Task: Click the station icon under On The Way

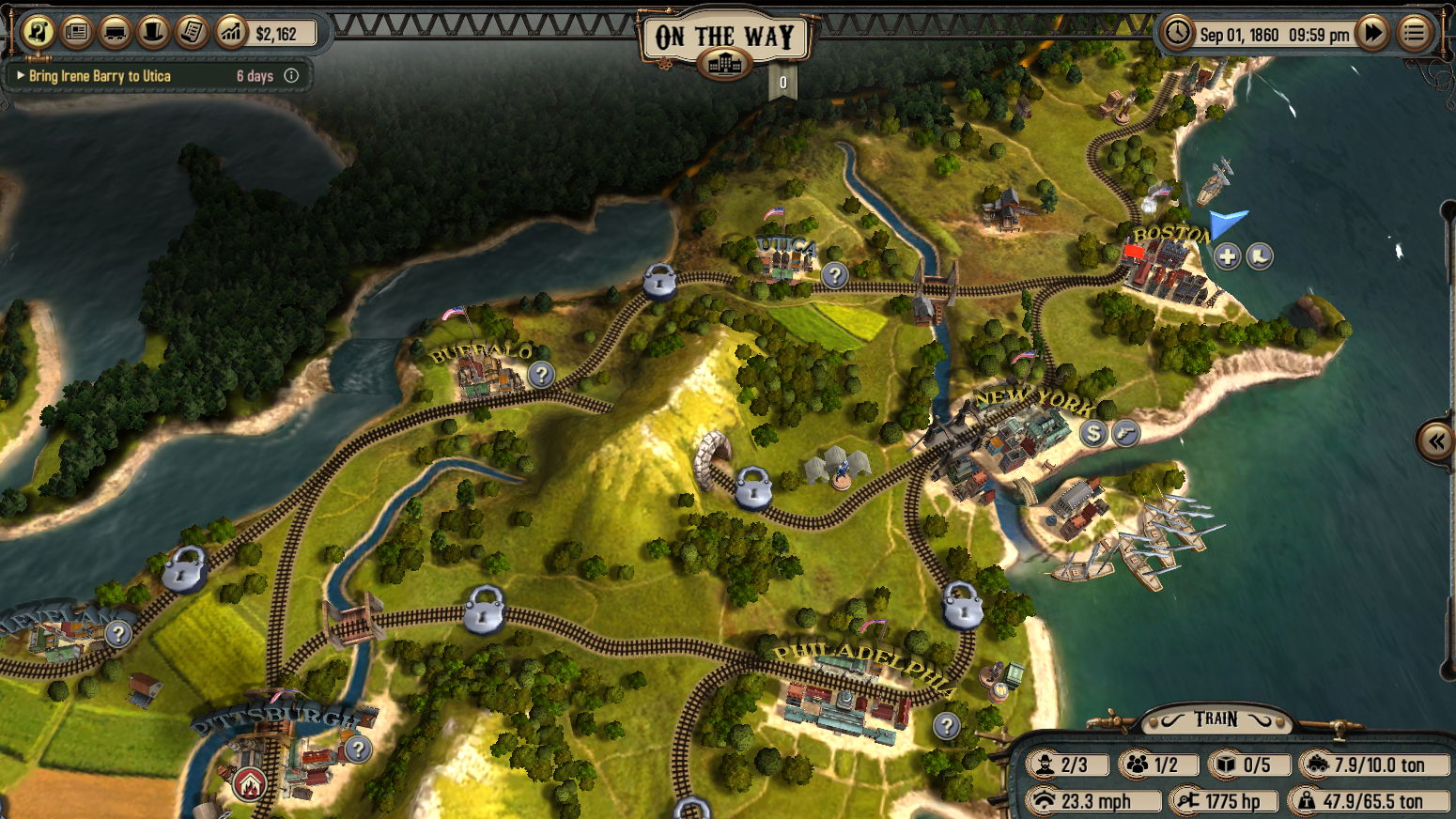Action: click(x=724, y=64)
